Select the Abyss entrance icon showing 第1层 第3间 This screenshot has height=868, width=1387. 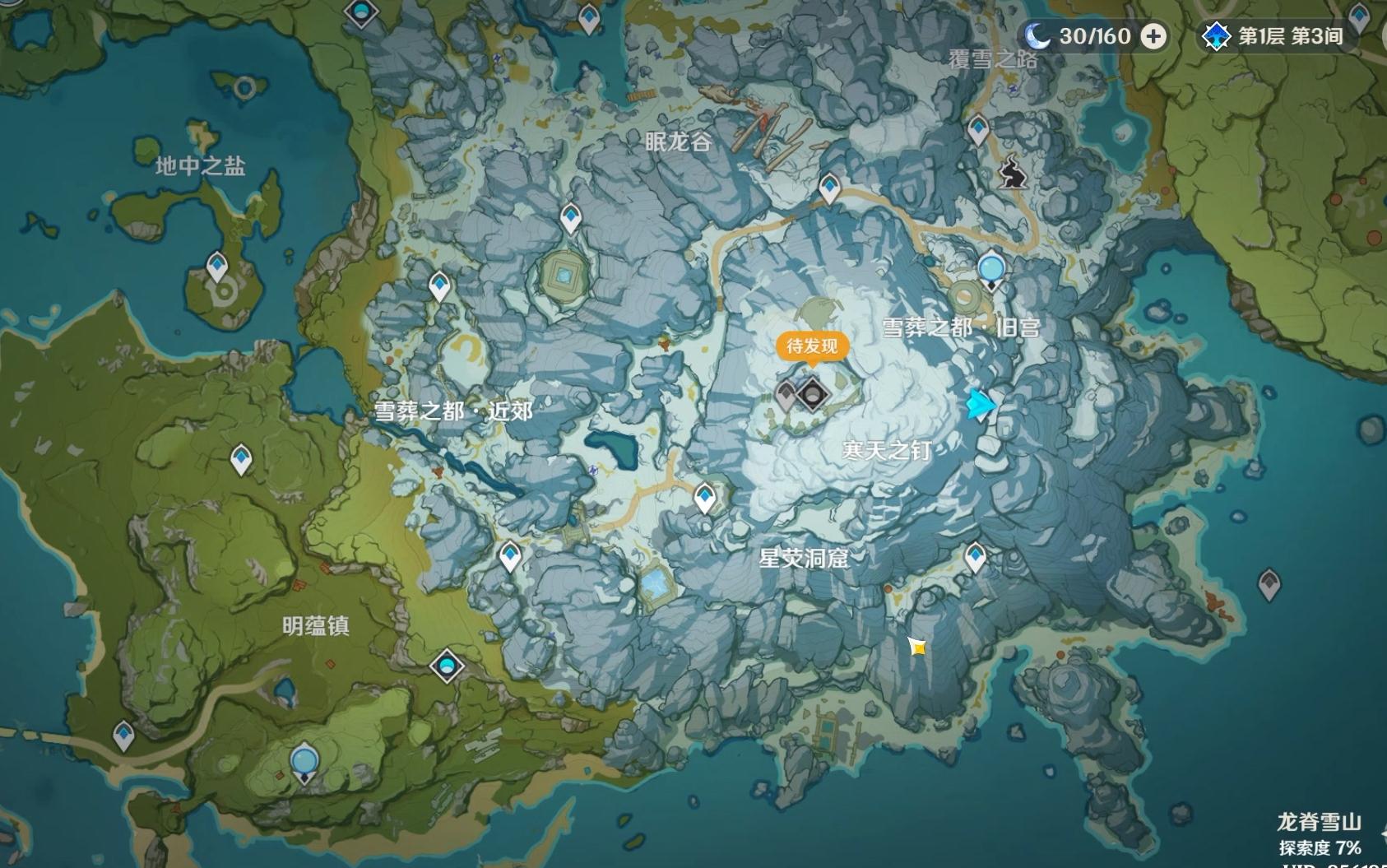[1216, 35]
